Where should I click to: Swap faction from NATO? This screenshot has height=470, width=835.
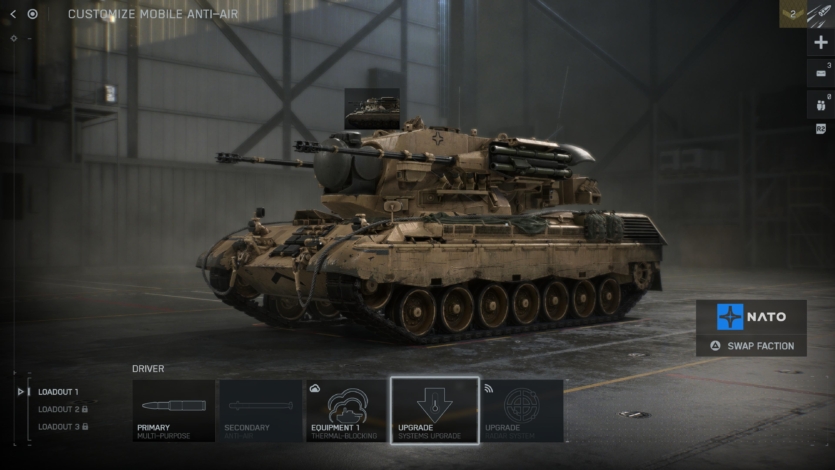coord(751,346)
